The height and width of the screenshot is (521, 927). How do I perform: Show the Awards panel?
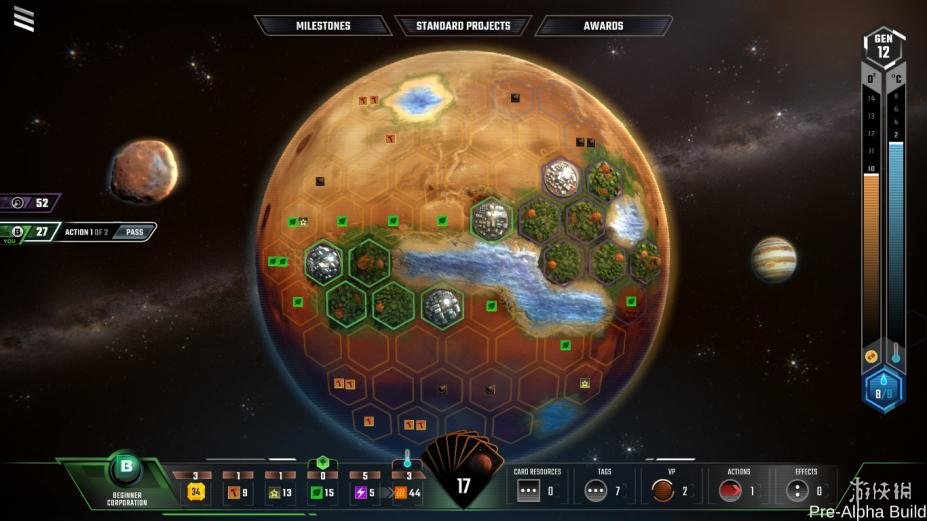pos(603,25)
